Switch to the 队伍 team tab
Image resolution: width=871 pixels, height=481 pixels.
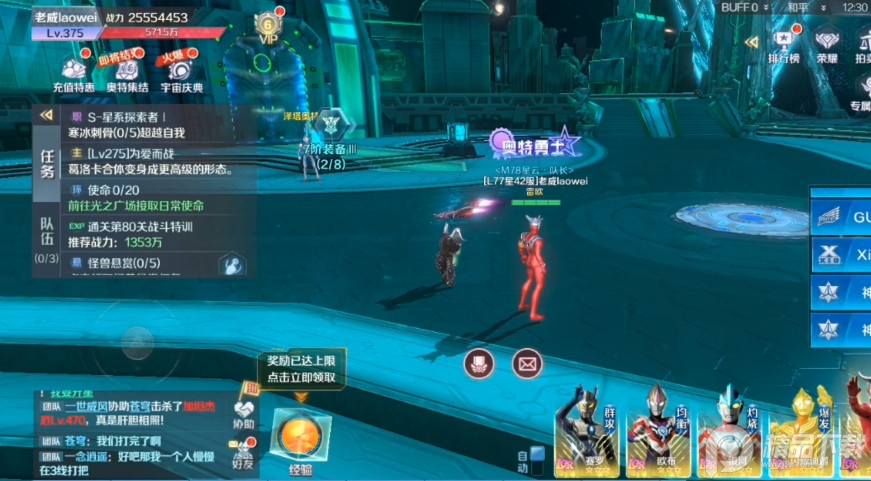pos(47,242)
